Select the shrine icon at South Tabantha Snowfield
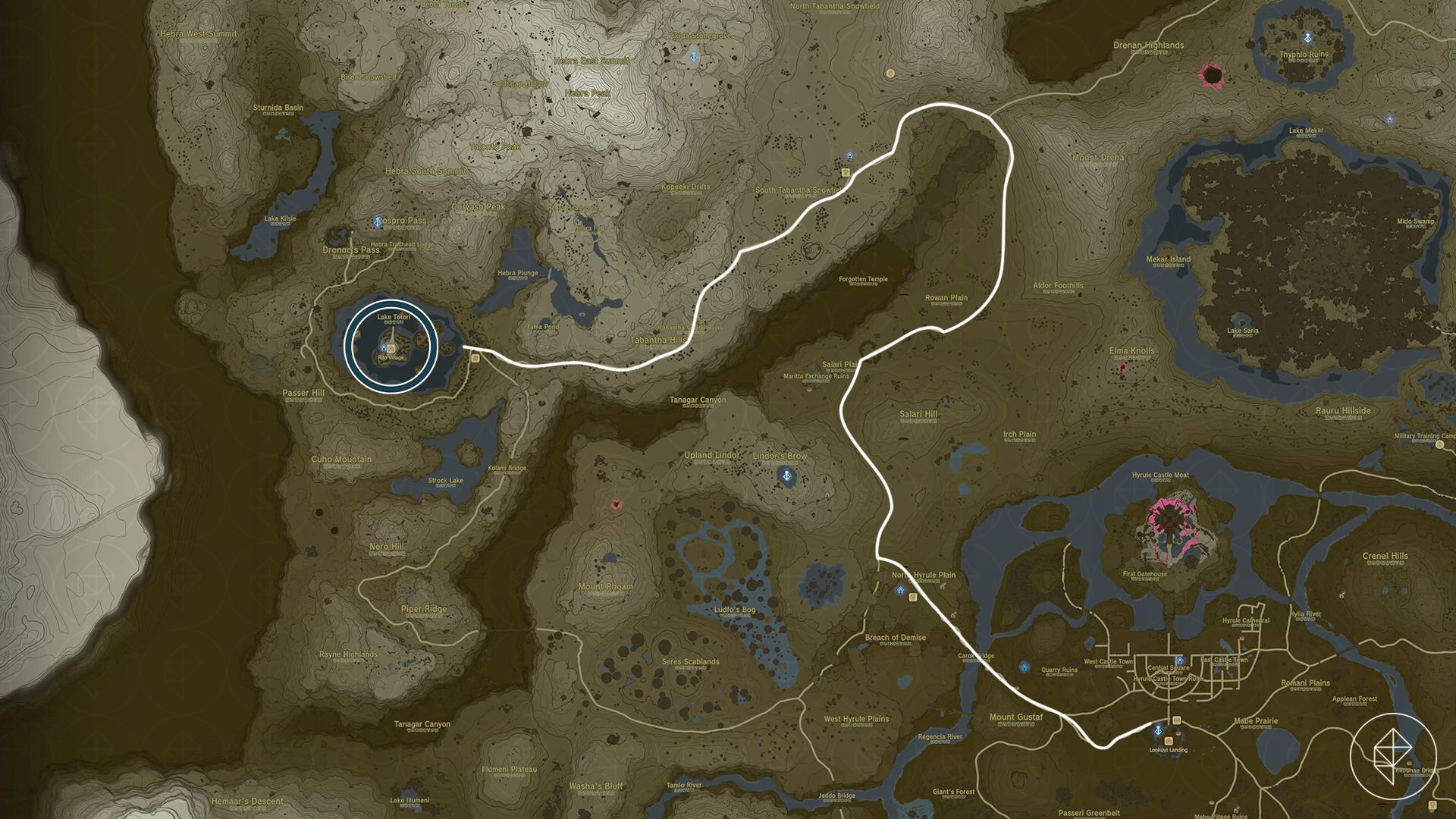 click(x=849, y=156)
